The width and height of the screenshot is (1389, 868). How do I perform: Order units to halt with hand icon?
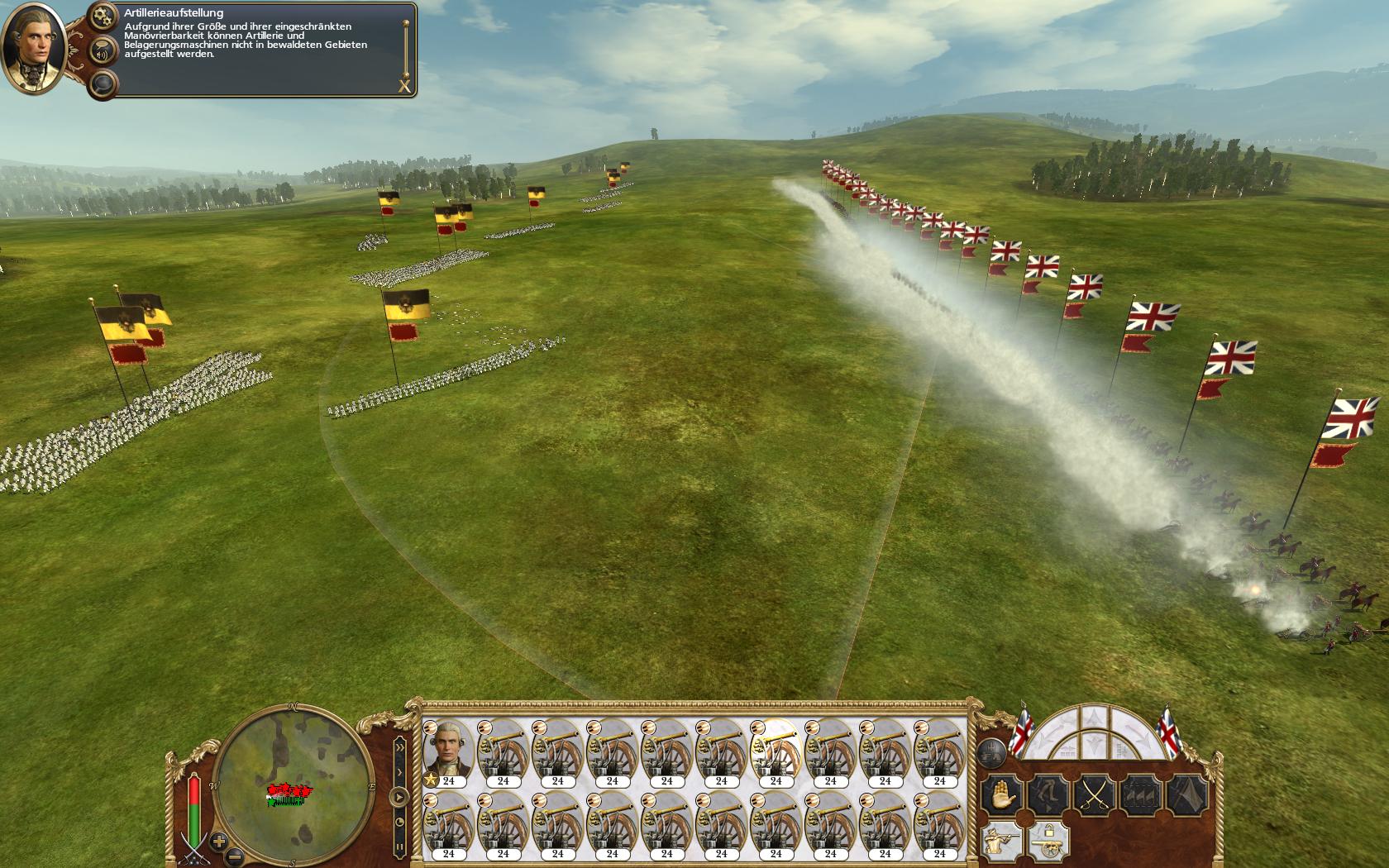point(1002,794)
